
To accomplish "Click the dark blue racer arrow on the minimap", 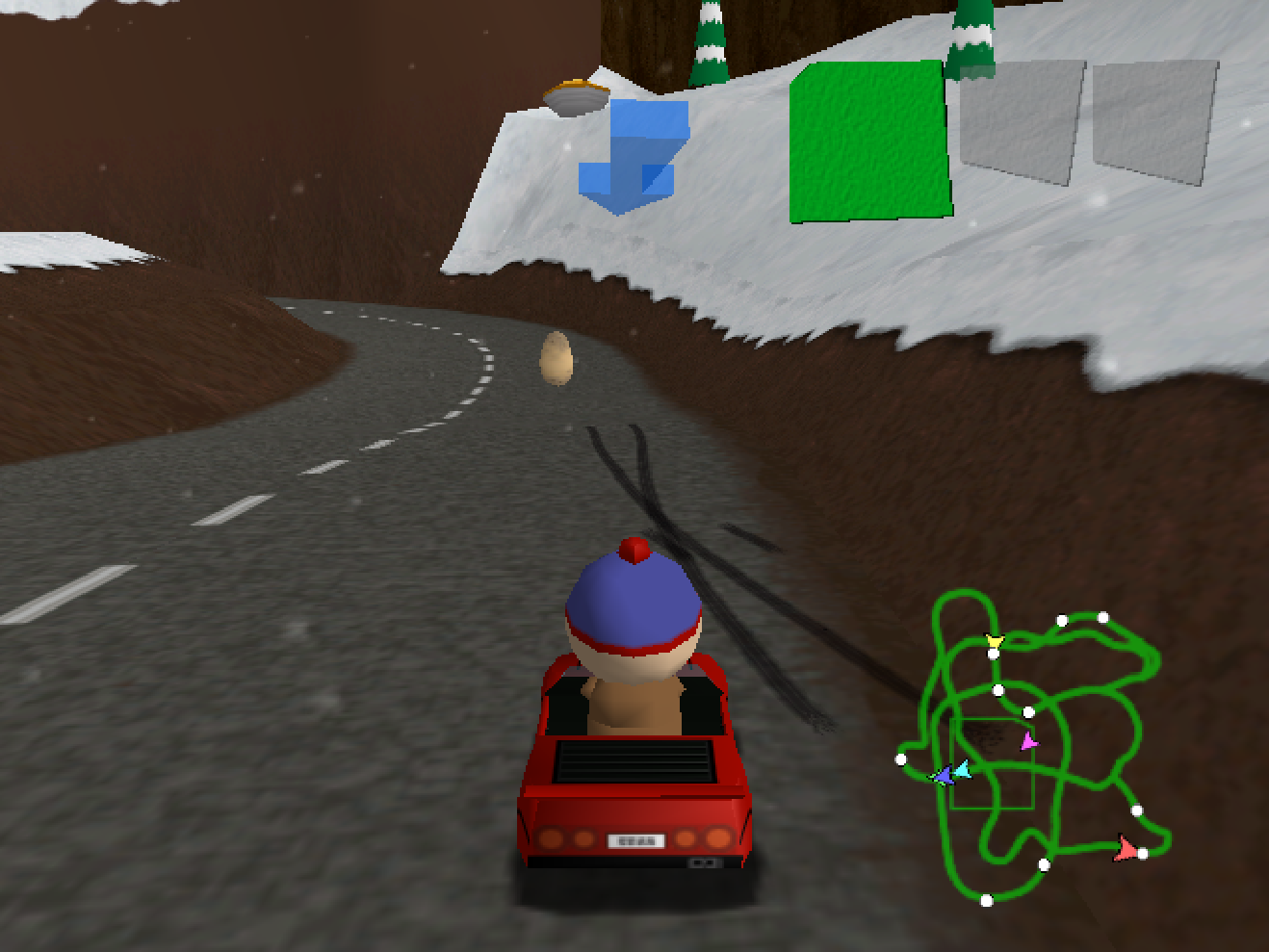I will tap(944, 778).
